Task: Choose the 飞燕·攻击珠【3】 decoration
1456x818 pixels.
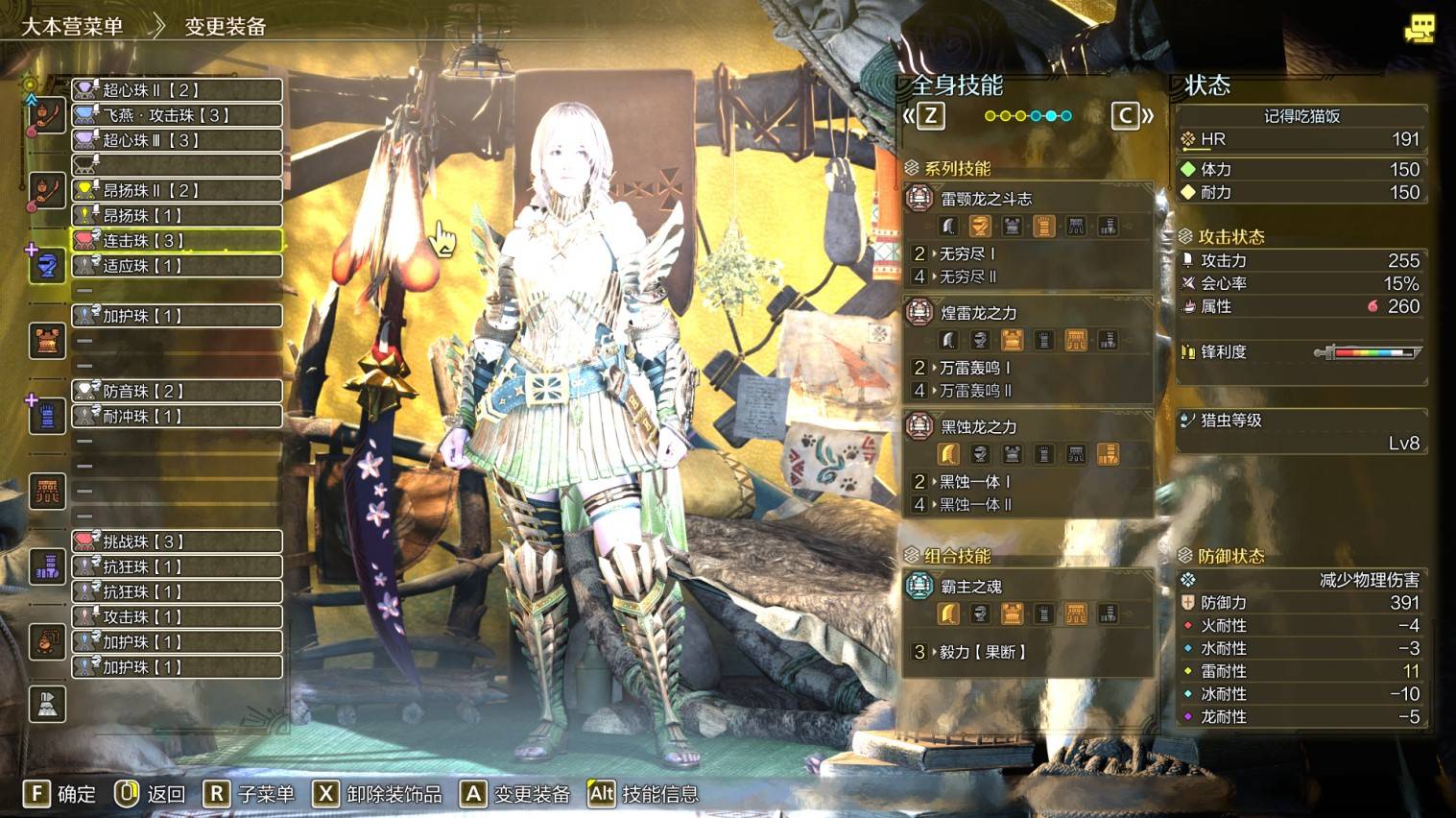Action: point(178,115)
